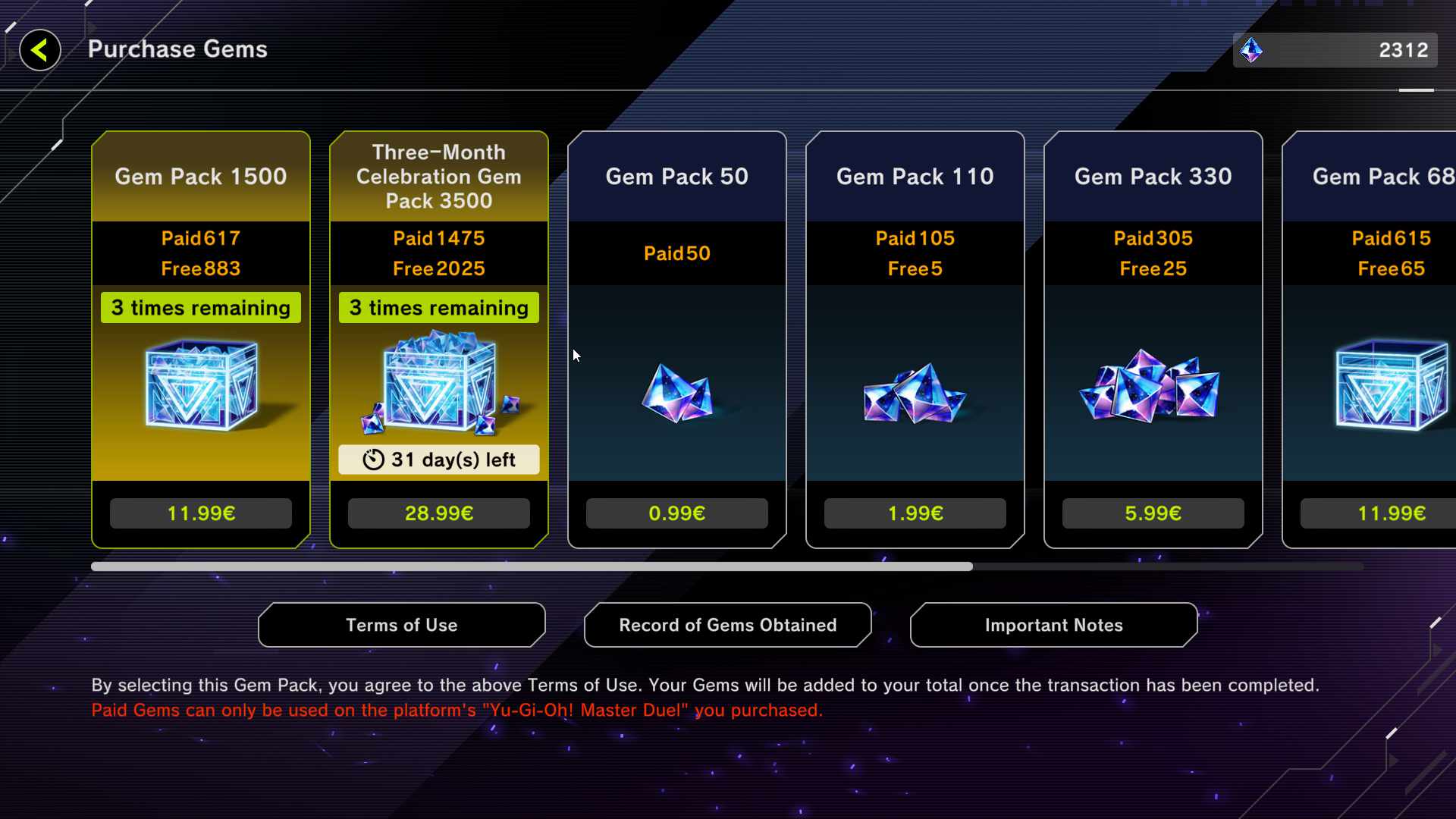Screen dimensions: 1456x819
Task: Go back using the arrow button
Action: [39, 50]
